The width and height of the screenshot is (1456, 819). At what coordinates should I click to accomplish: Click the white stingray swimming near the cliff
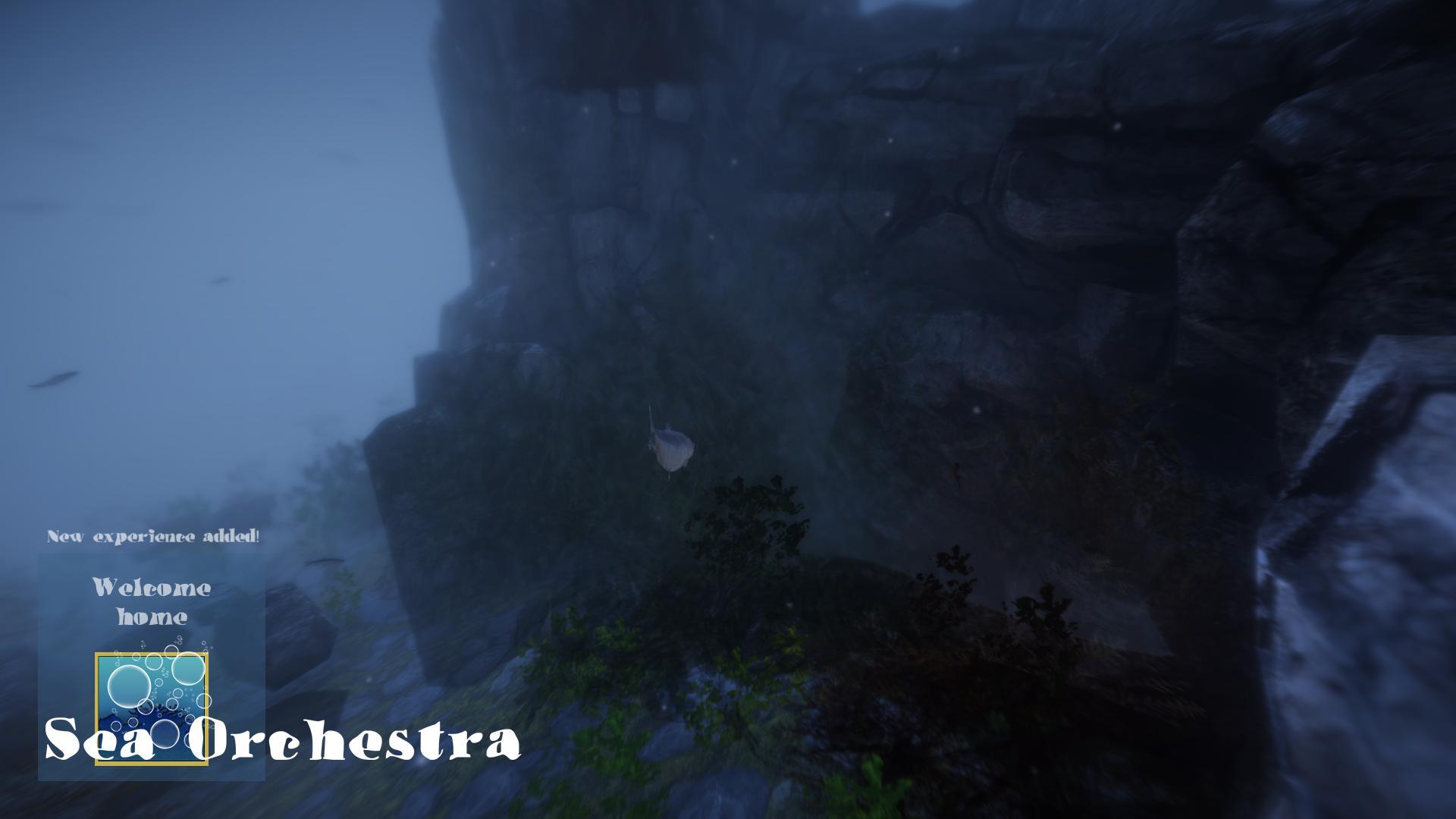(671, 447)
